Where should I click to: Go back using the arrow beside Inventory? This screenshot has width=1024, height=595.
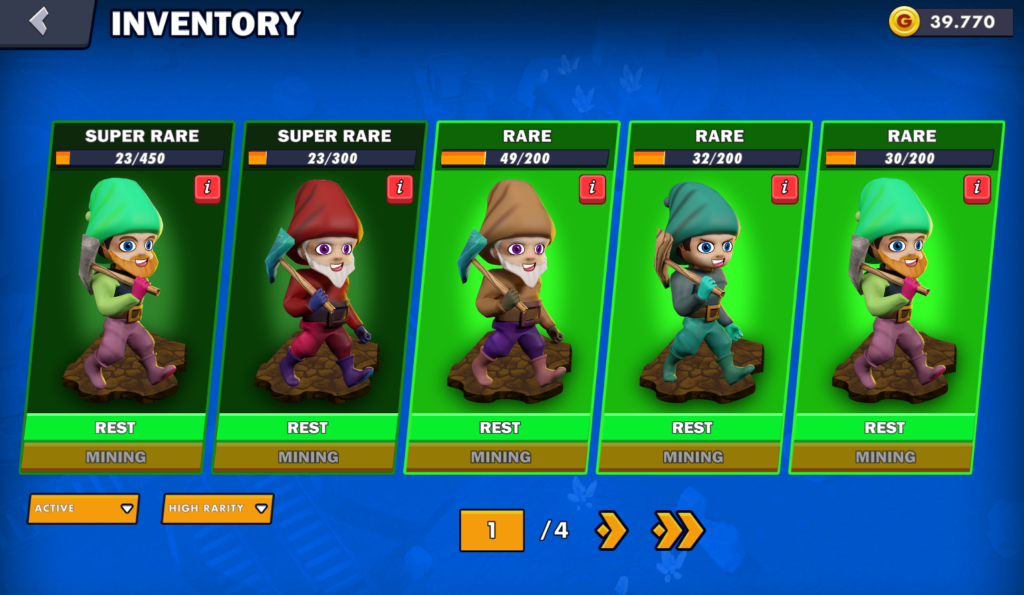coord(40,21)
